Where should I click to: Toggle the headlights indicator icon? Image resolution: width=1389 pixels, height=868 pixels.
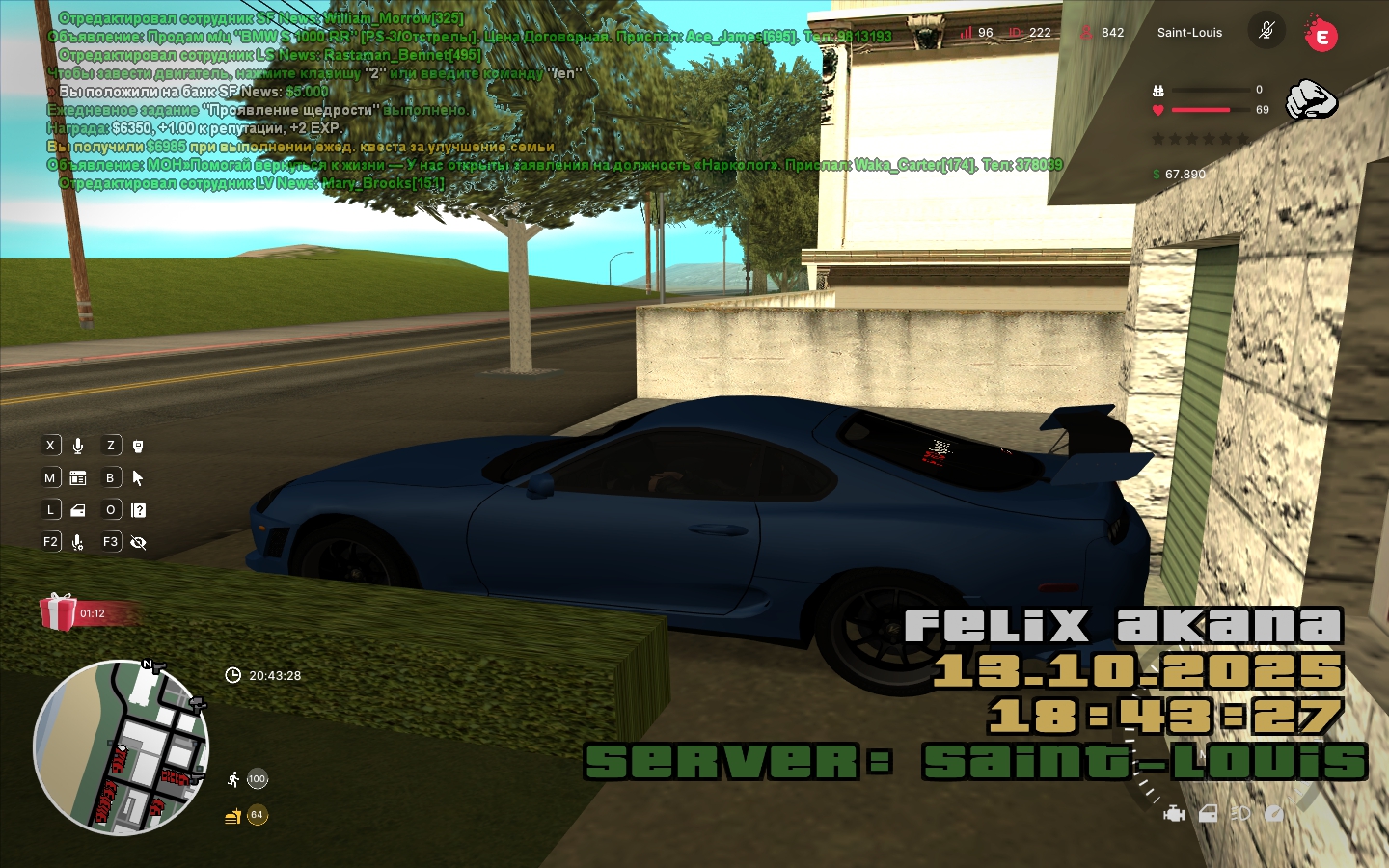(x=1240, y=814)
